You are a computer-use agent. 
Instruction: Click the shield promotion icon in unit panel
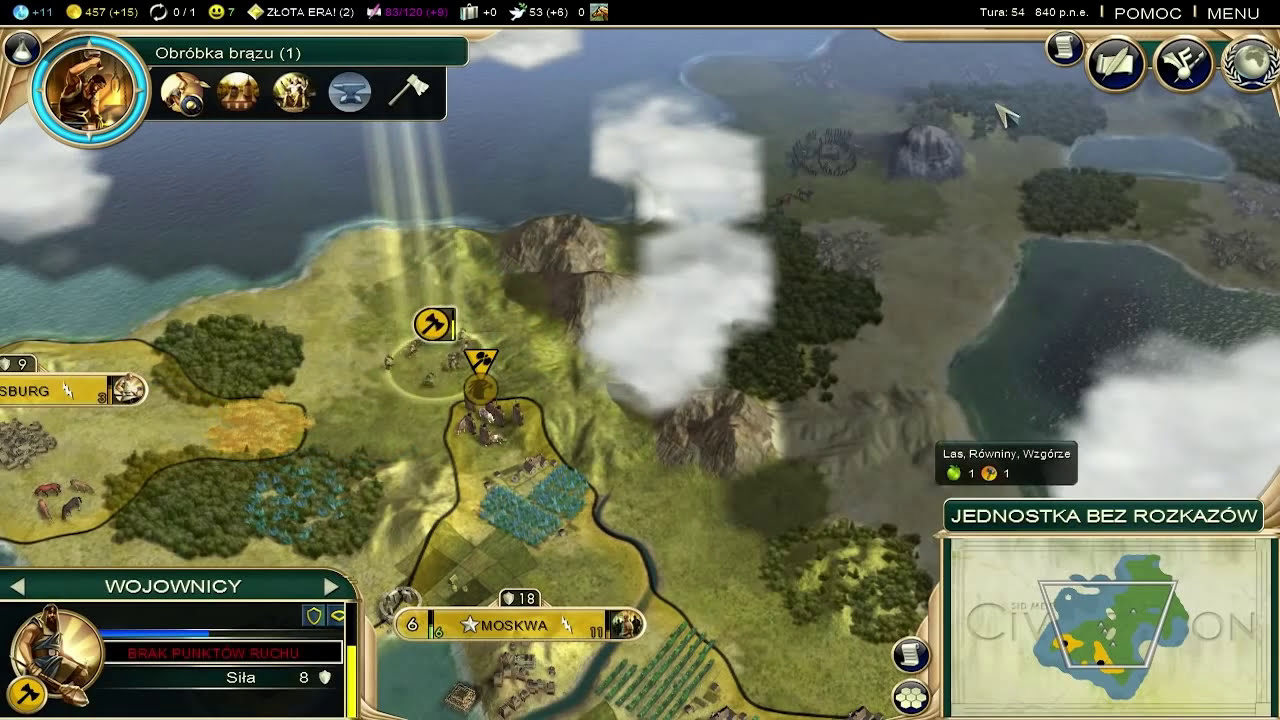pos(315,615)
